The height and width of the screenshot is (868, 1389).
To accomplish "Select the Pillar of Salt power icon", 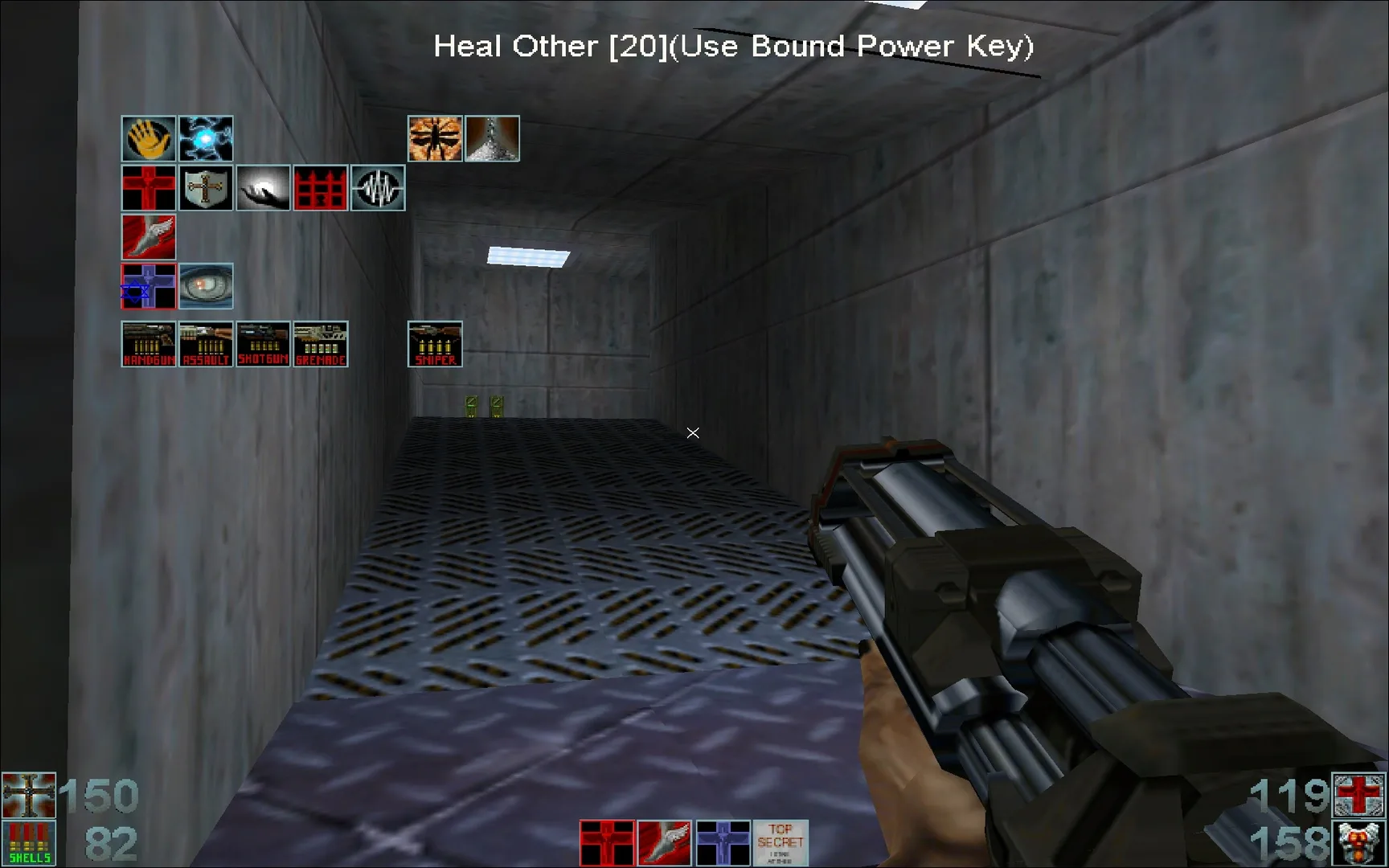I will point(492,138).
